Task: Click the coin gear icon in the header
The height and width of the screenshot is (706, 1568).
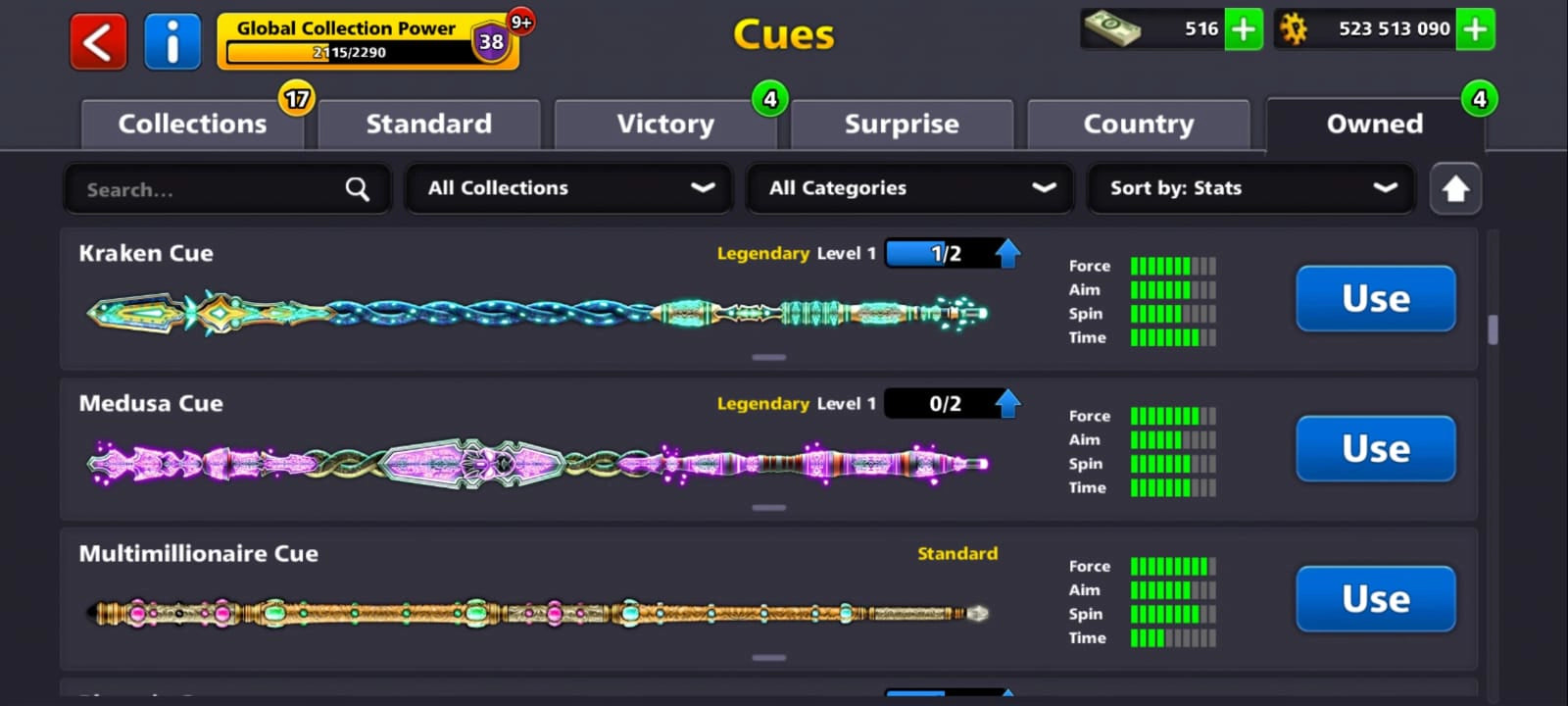Action: [x=1296, y=29]
